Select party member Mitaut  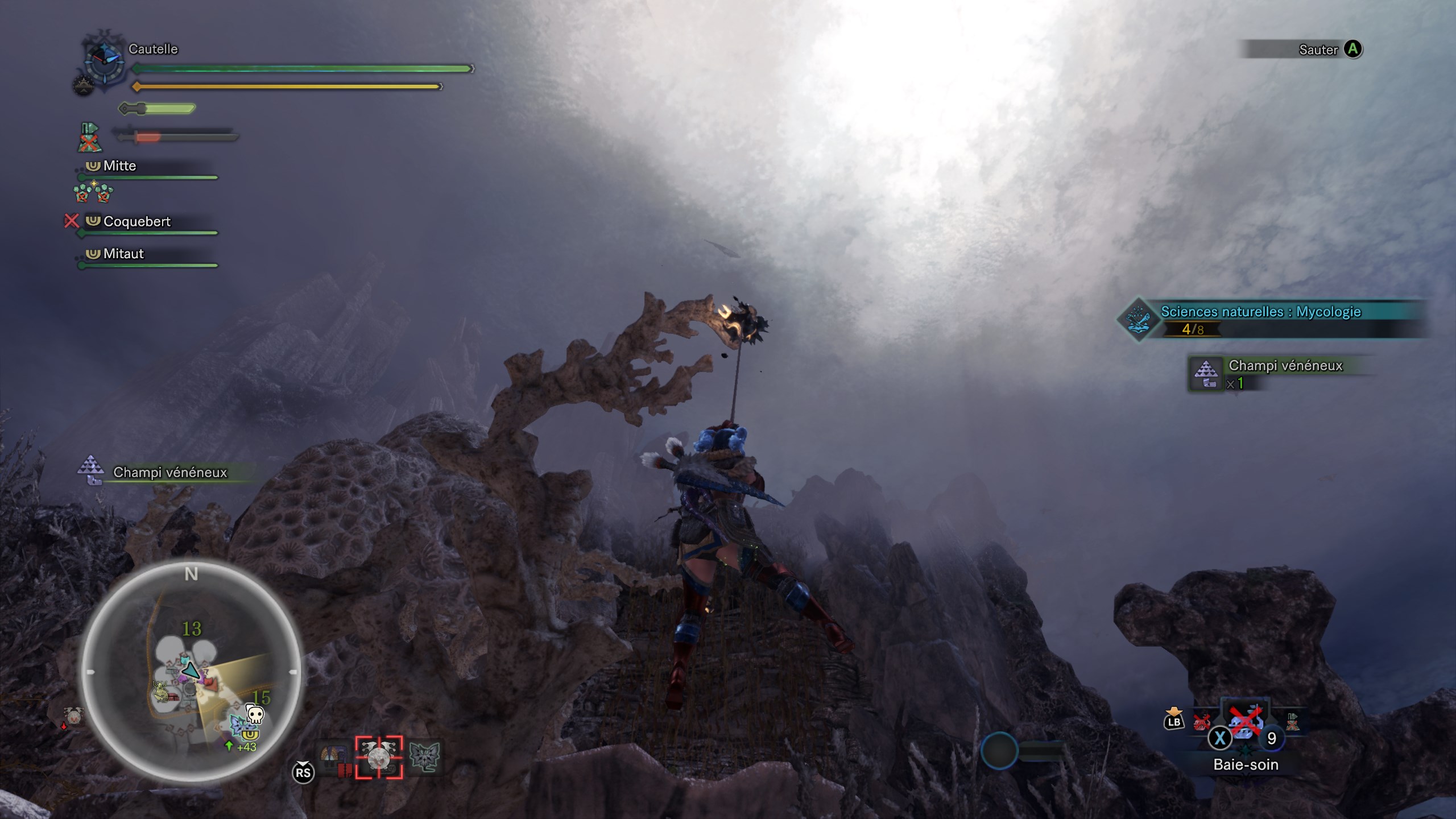coord(123,254)
